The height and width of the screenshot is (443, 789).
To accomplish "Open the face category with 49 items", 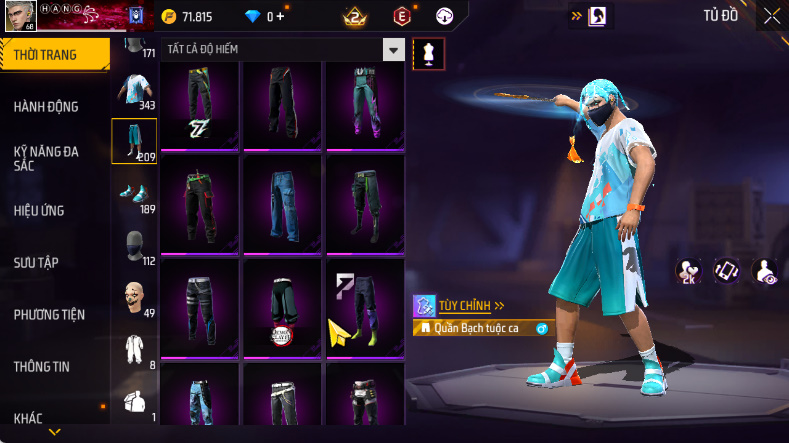I will [133, 298].
